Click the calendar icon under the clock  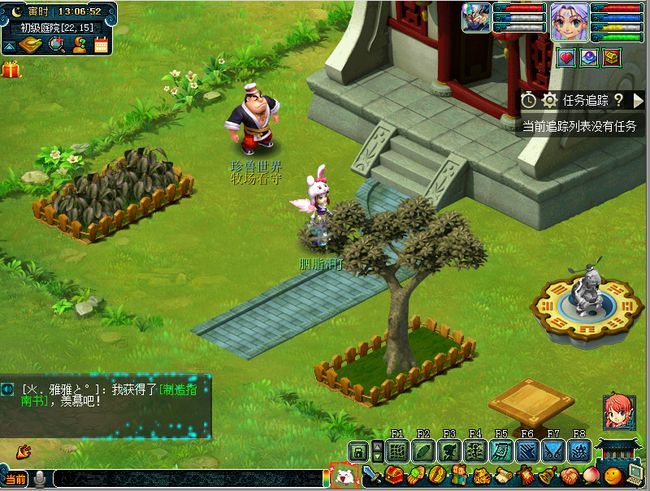pyautogui.click(x=100, y=45)
